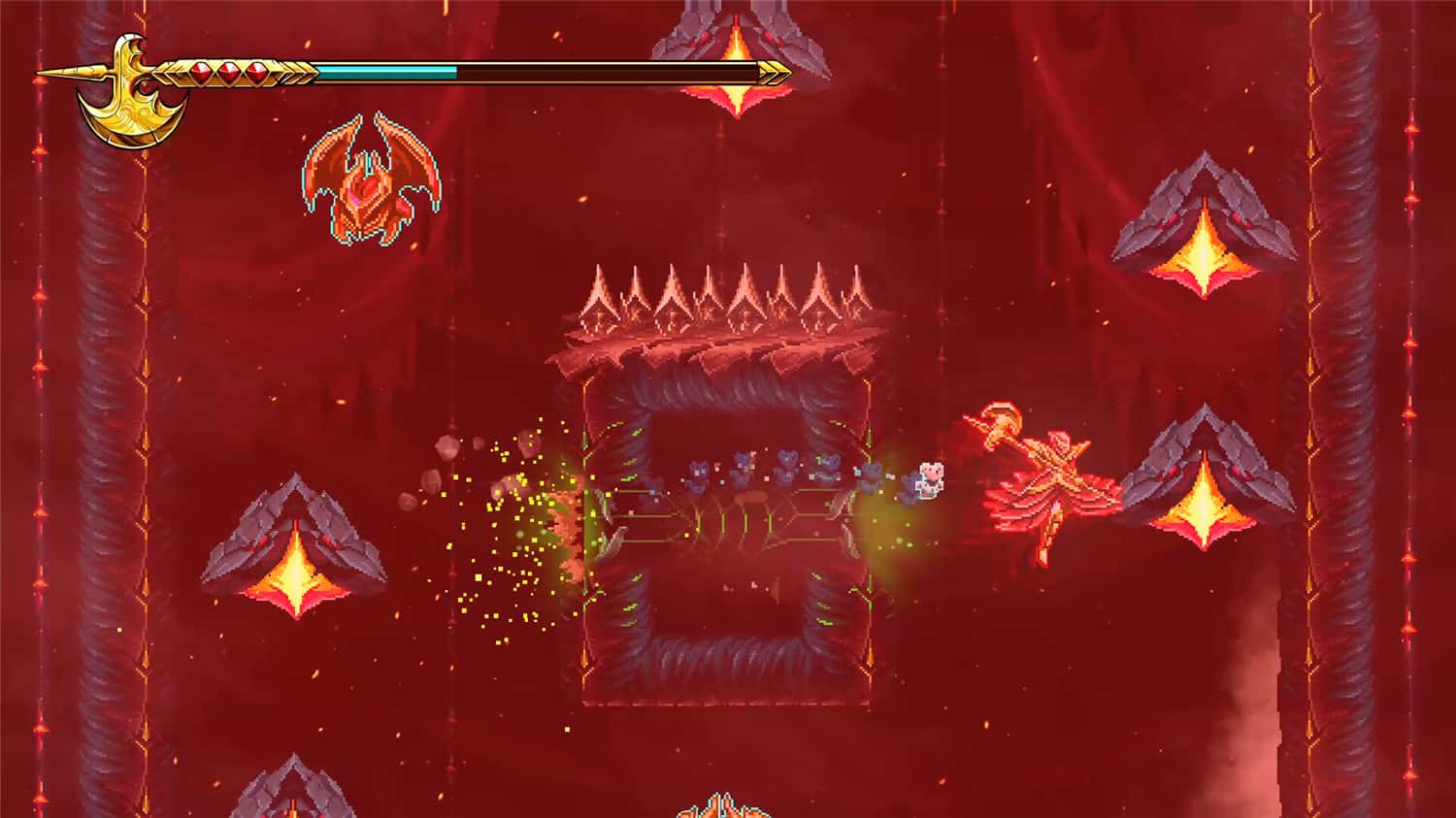Click the middle red gem on the weapon hilt
The image size is (1456, 818).
[228, 73]
